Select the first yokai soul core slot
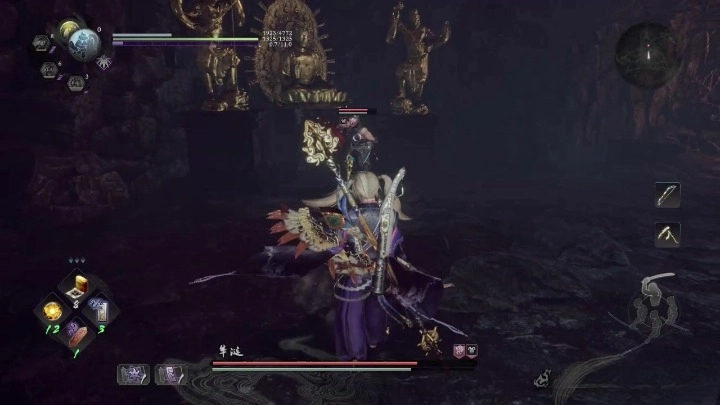 [x=41, y=43]
